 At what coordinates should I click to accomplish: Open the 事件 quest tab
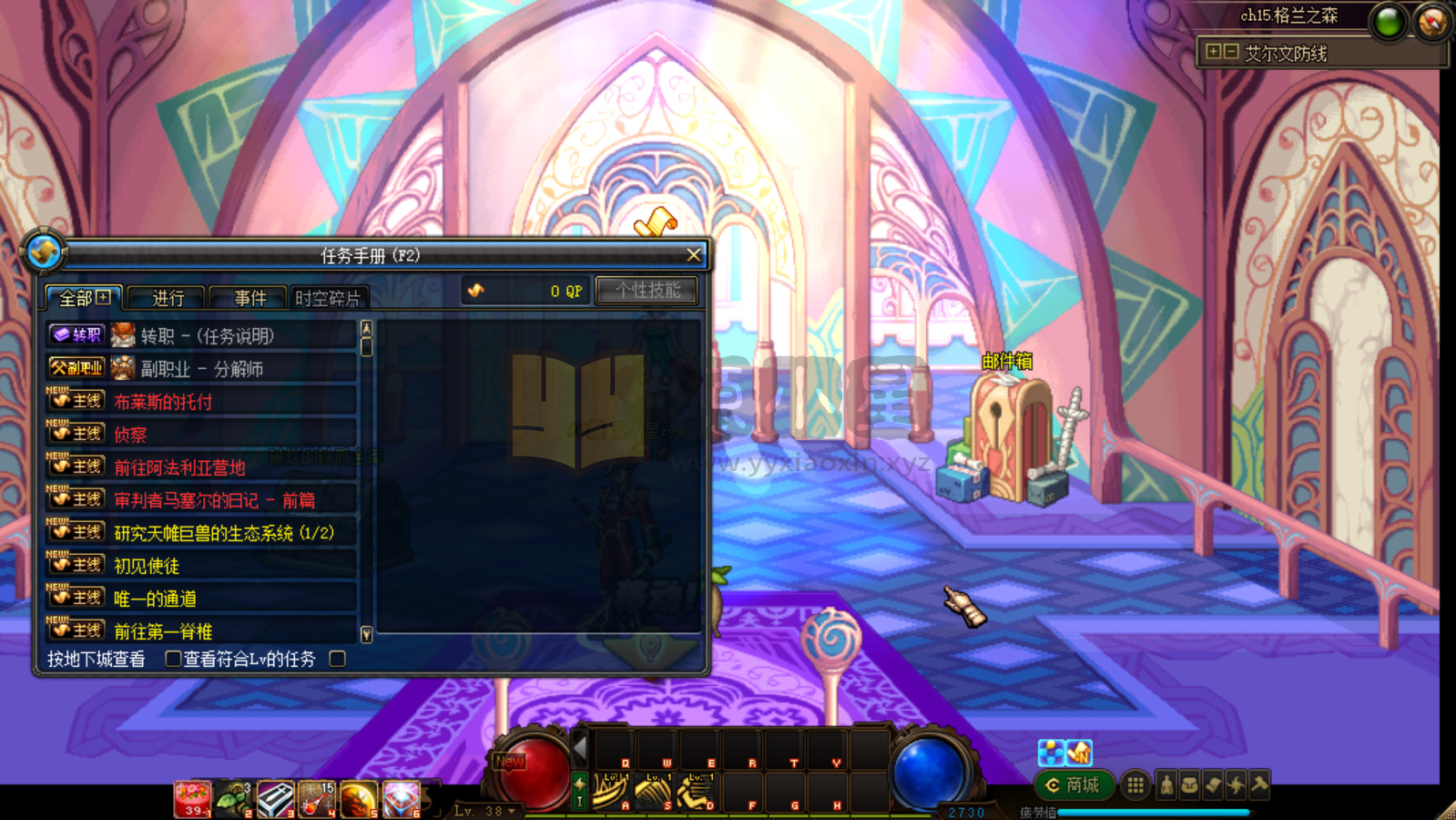(249, 298)
